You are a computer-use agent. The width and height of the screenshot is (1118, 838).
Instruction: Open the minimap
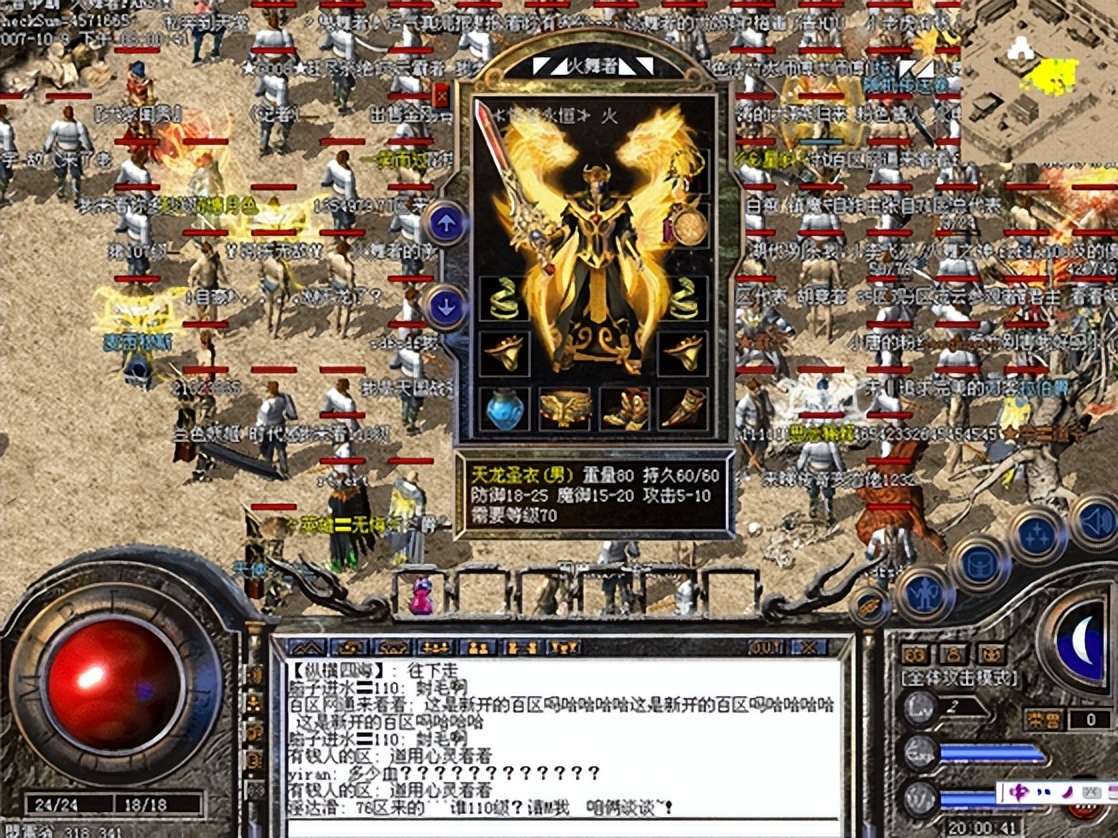point(1040,80)
